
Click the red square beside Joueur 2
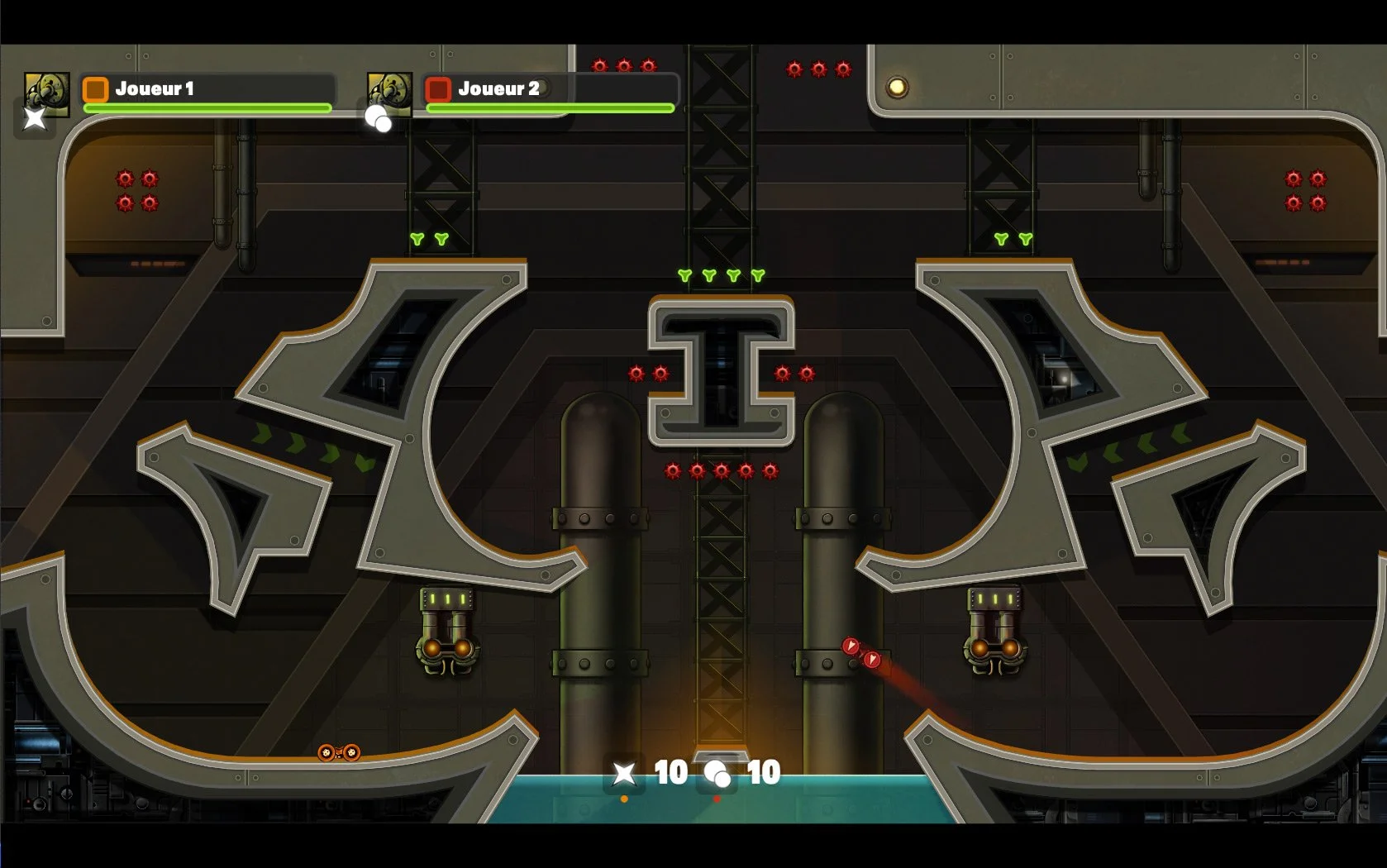[438, 88]
